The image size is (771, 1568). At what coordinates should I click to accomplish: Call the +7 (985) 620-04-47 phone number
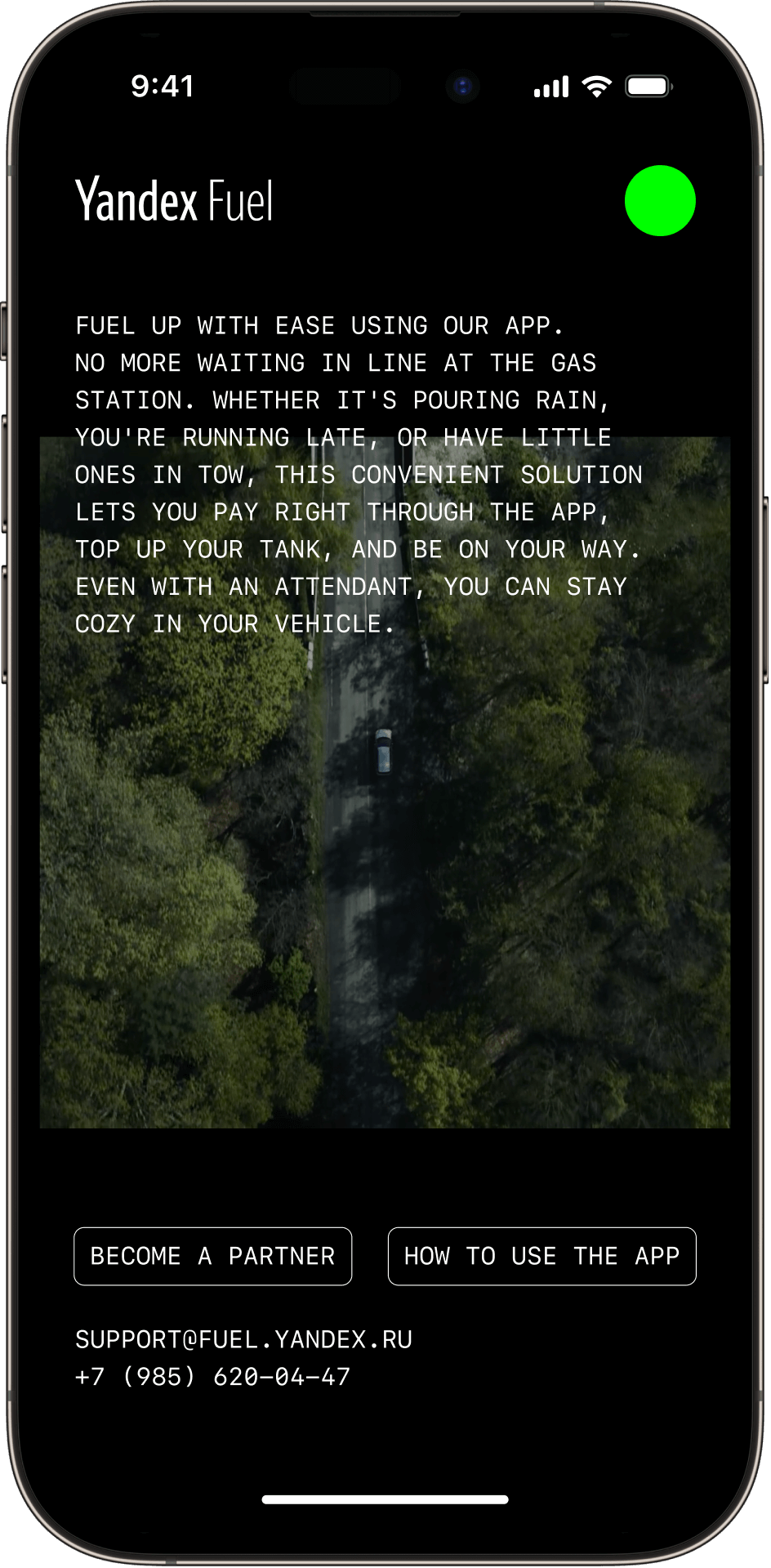(x=212, y=1378)
